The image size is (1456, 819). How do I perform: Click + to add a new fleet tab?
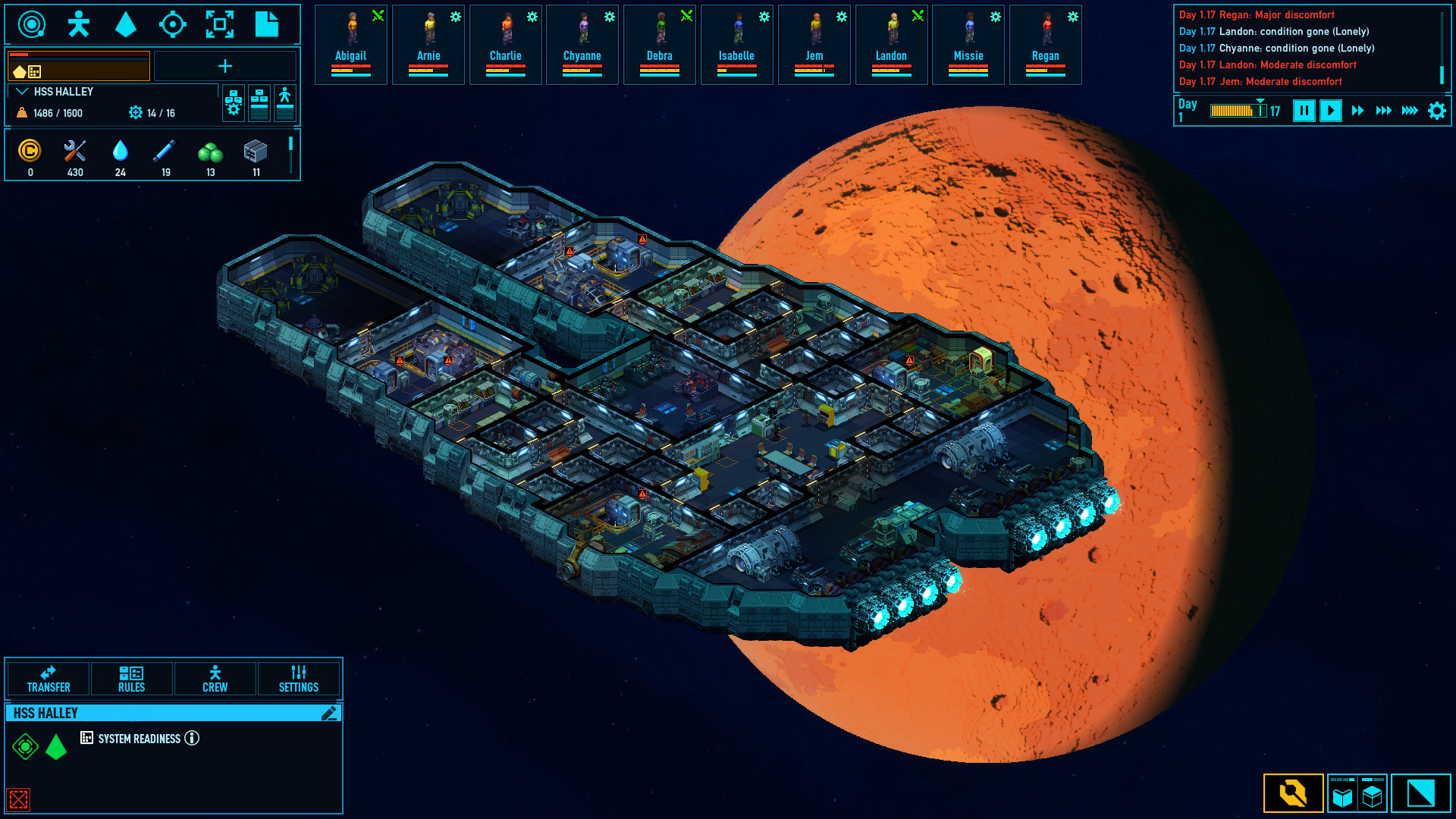[x=225, y=67]
